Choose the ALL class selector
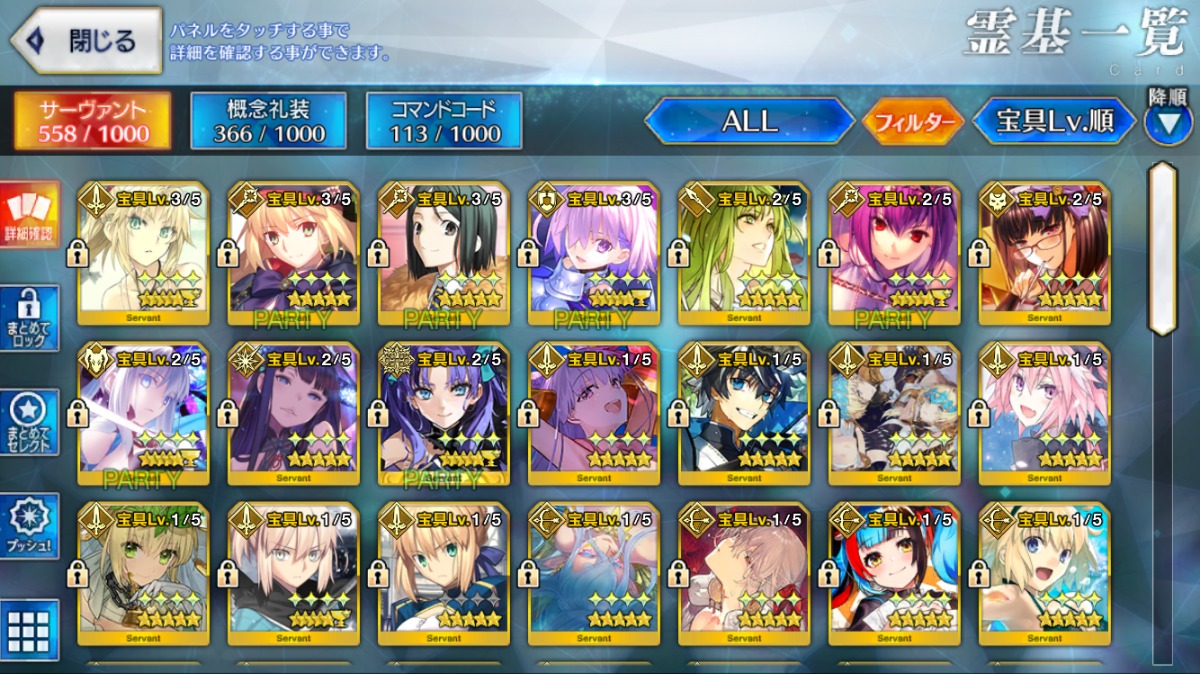Image resolution: width=1200 pixels, height=674 pixels. [x=749, y=121]
